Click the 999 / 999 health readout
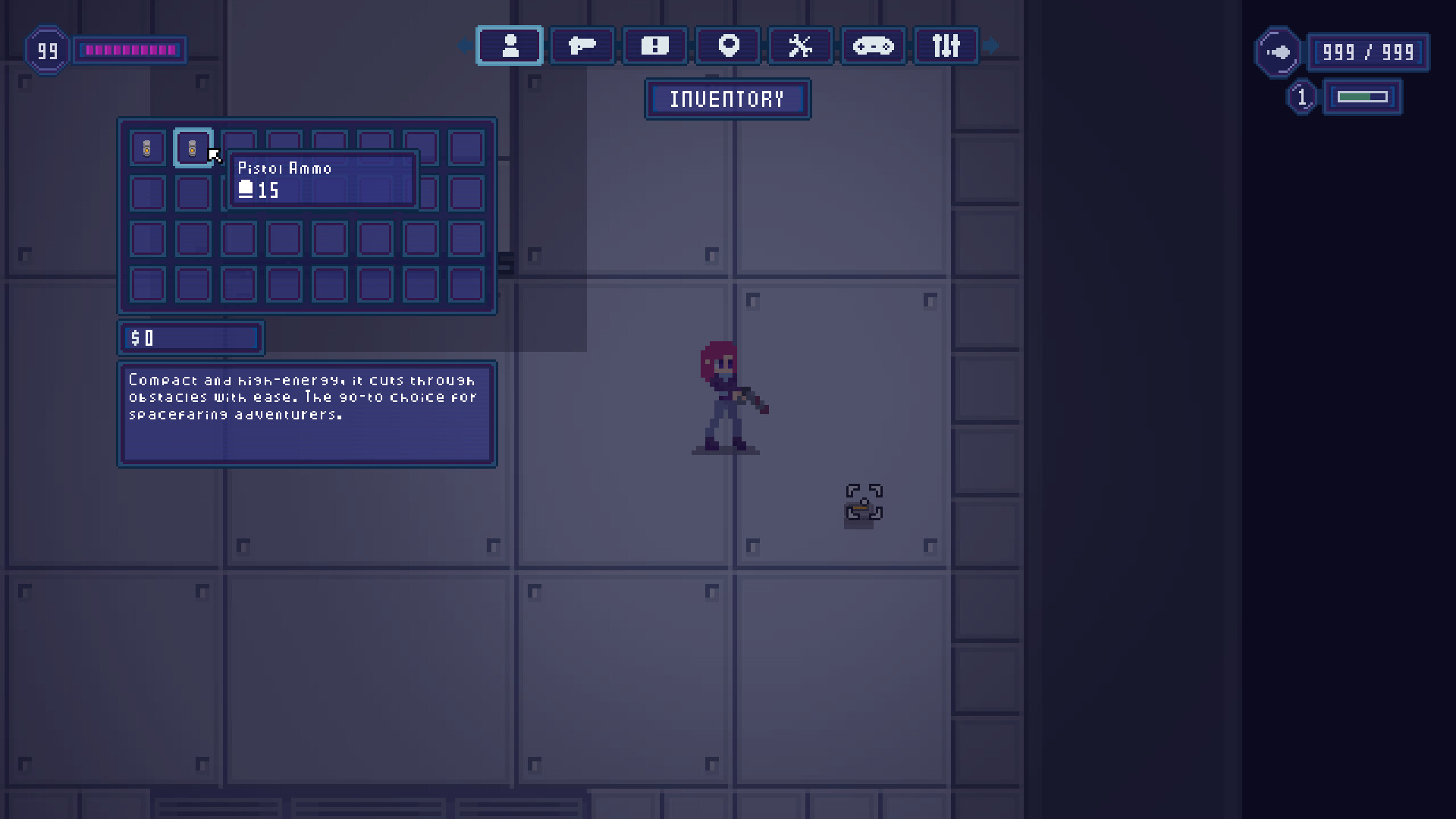Image resolution: width=1456 pixels, height=819 pixels. [x=1368, y=52]
